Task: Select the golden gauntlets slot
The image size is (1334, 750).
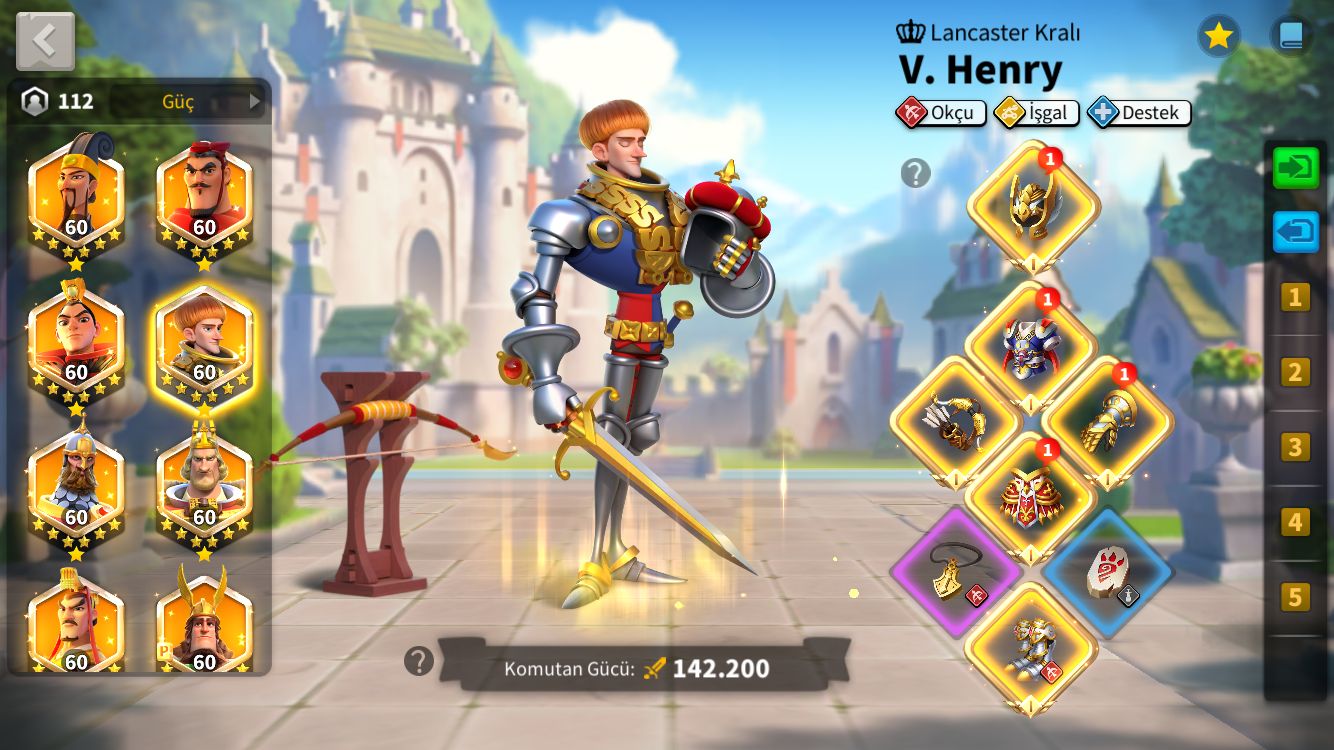Action: [x=1108, y=421]
